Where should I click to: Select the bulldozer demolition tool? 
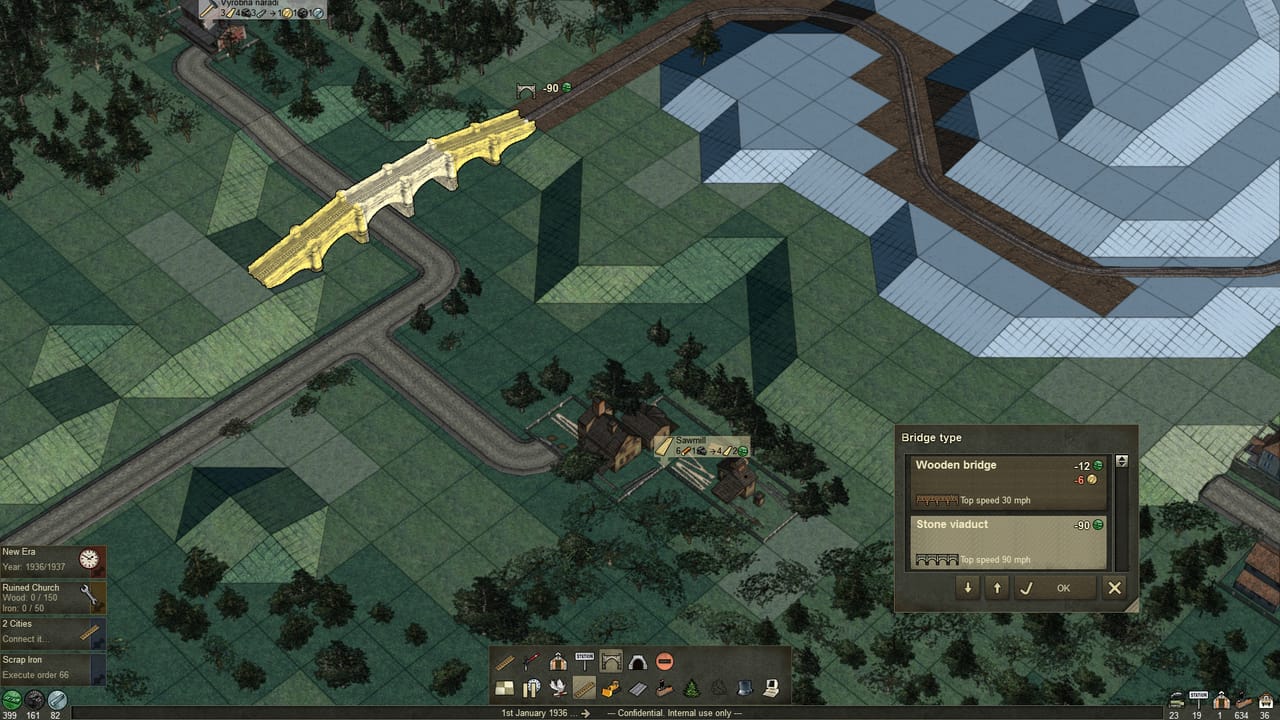(x=609, y=688)
